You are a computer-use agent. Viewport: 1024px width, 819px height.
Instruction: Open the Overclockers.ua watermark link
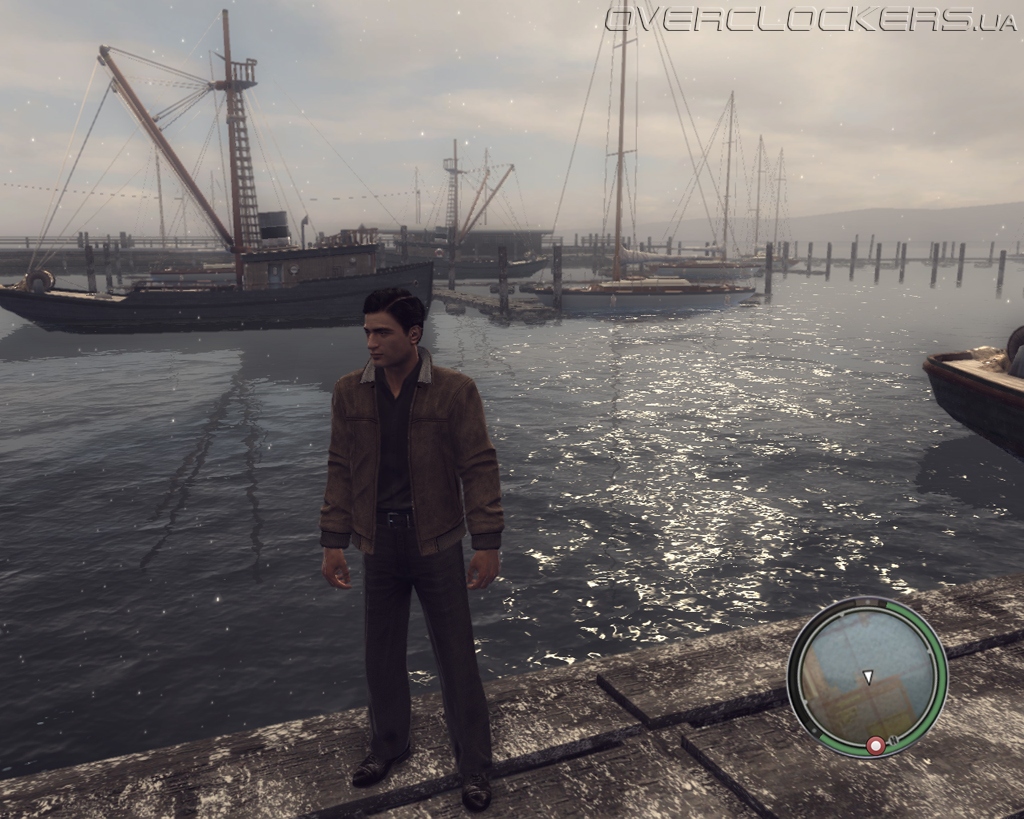811,19
